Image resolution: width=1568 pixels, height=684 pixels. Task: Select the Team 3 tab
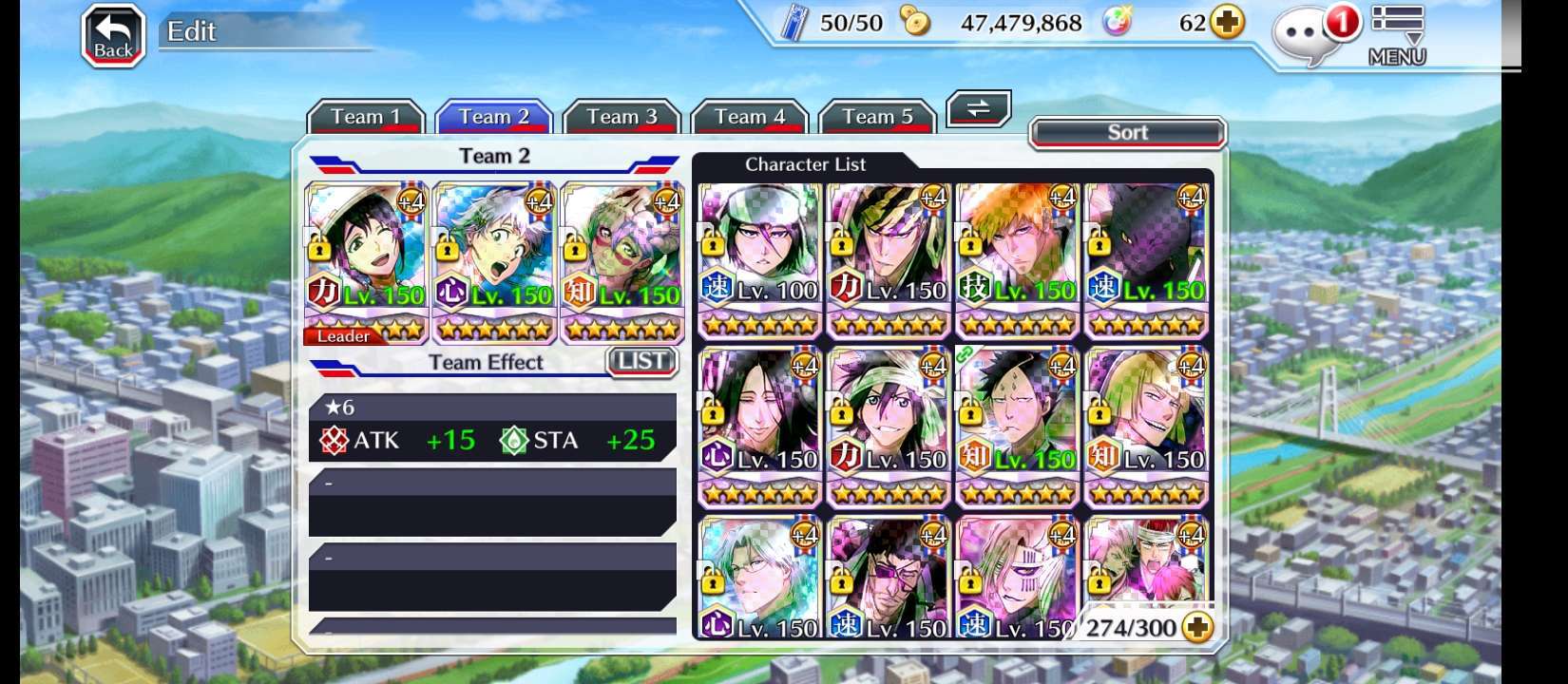pyautogui.click(x=621, y=117)
